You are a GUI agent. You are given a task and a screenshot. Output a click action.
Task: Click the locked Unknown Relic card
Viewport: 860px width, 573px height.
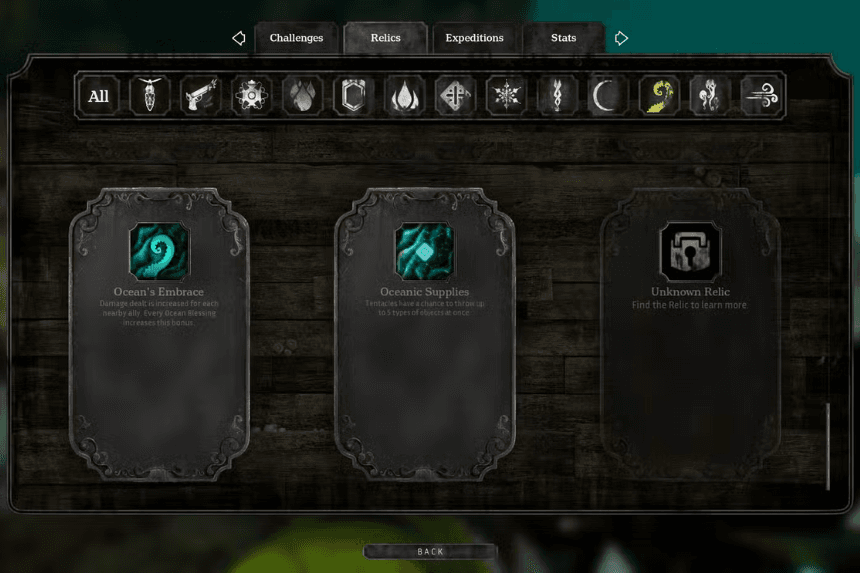(x=691, y=335)
